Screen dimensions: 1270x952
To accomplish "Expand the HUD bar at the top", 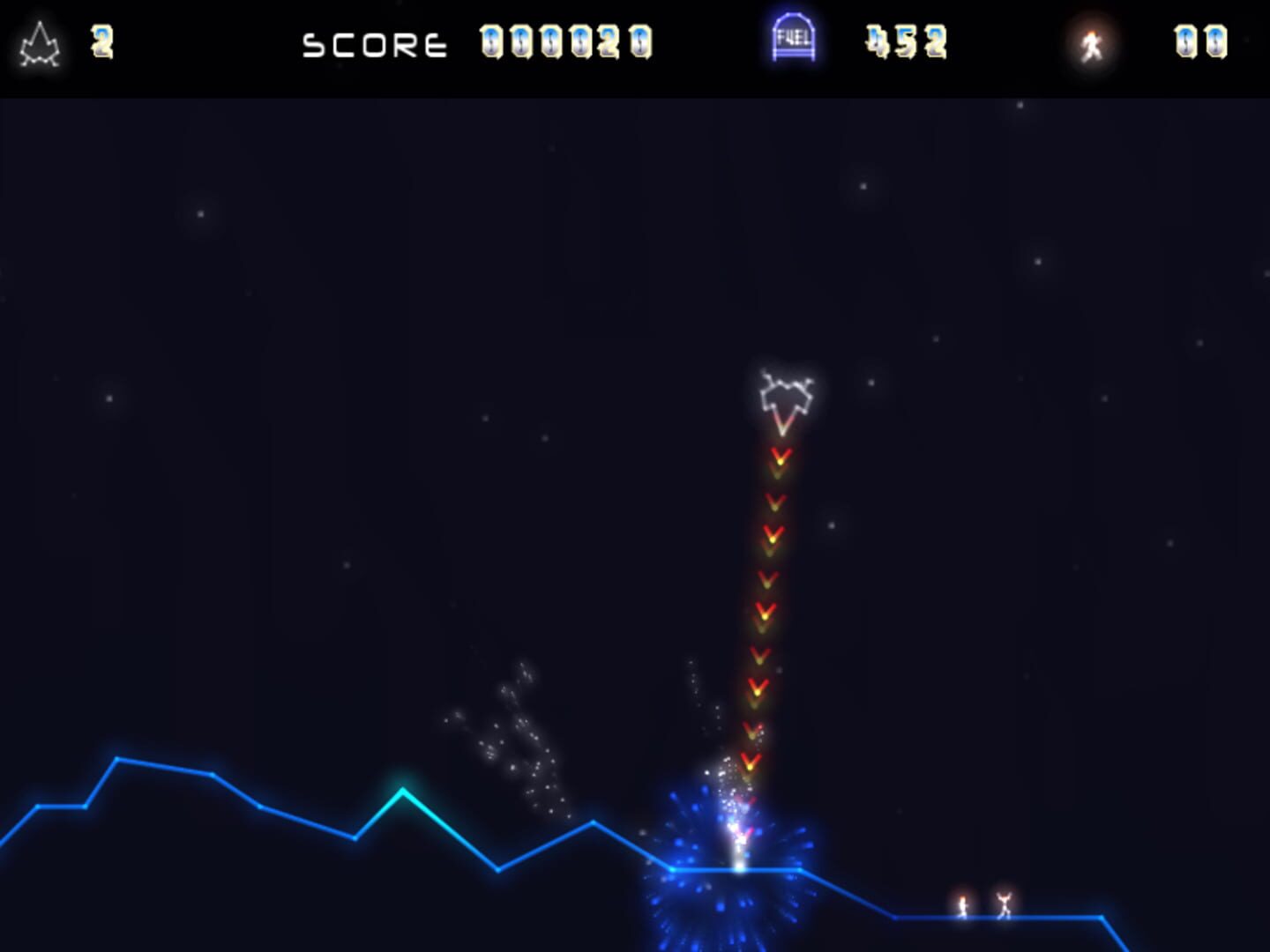I will [635, 44].
